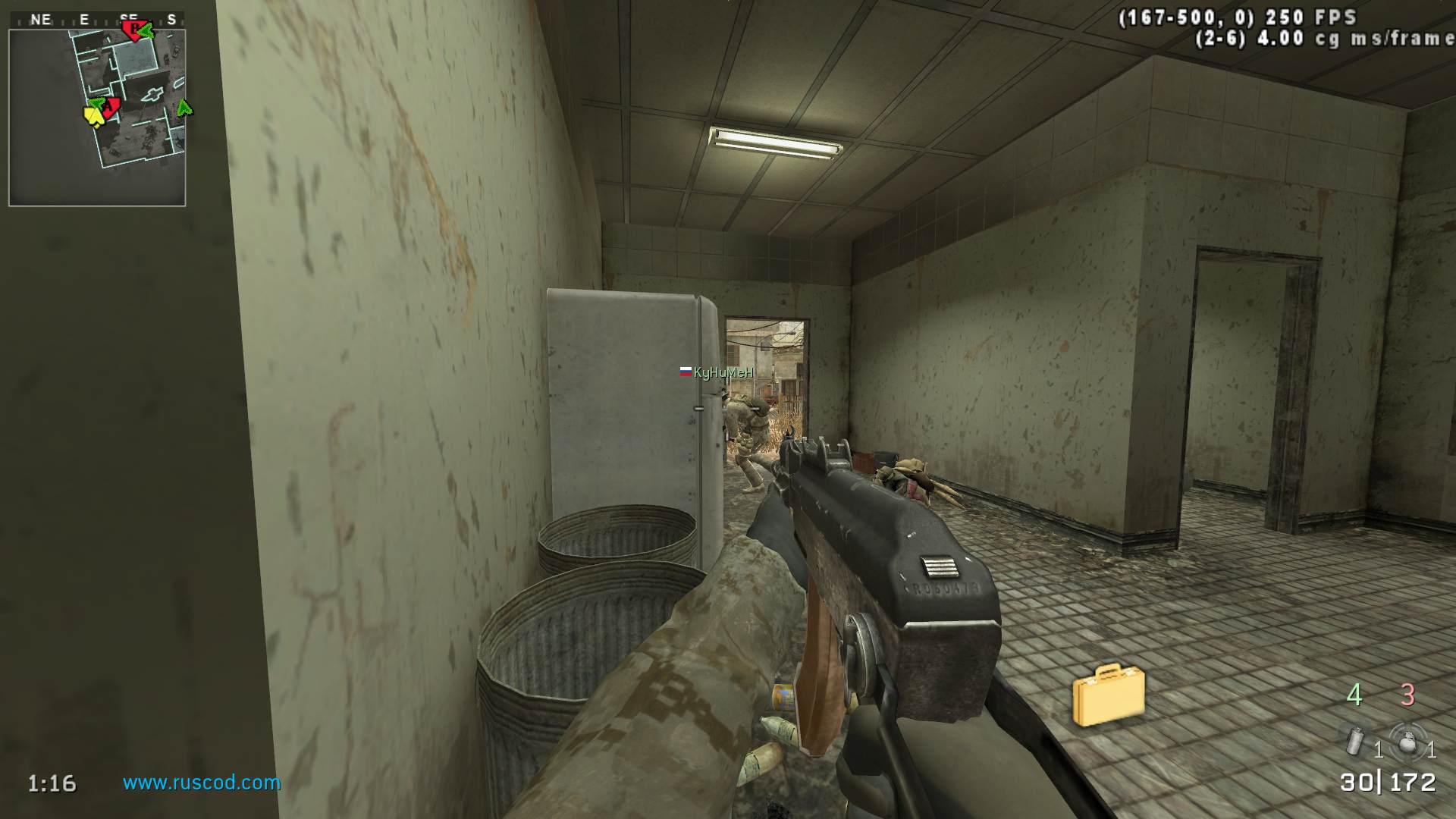Screen dimensions: 1456x819
Task: Select the frag grenade icon
Action: [1407, 741]
